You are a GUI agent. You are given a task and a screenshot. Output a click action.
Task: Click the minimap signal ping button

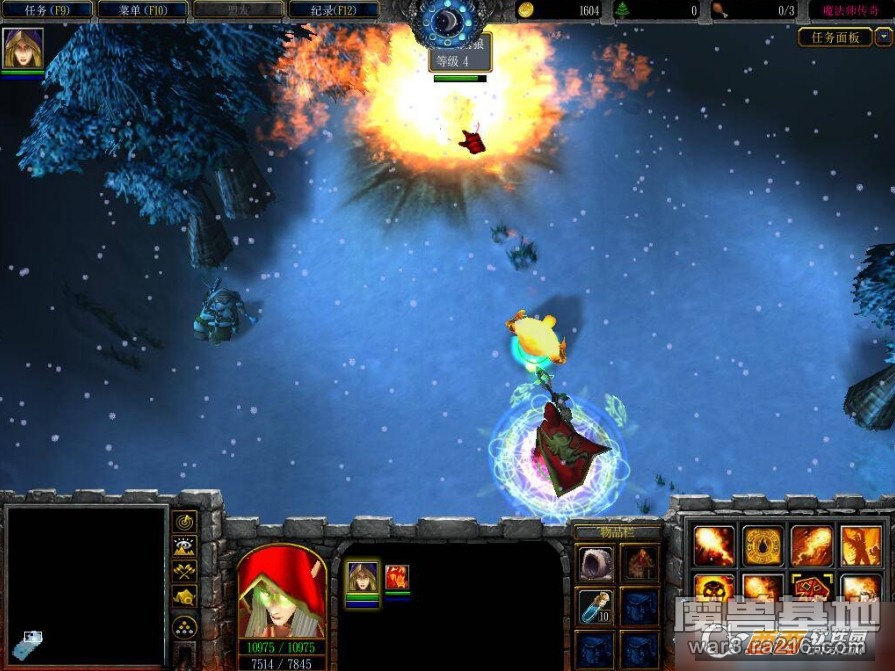(185, 521)
